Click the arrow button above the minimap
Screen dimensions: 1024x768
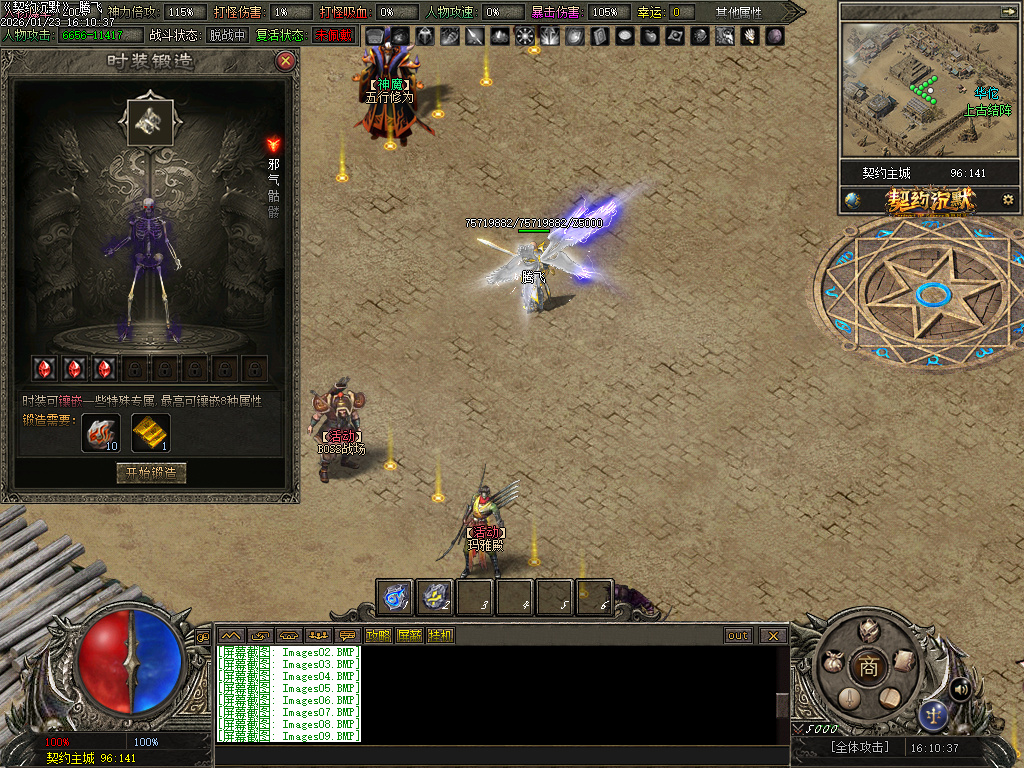click(1006, 11)
